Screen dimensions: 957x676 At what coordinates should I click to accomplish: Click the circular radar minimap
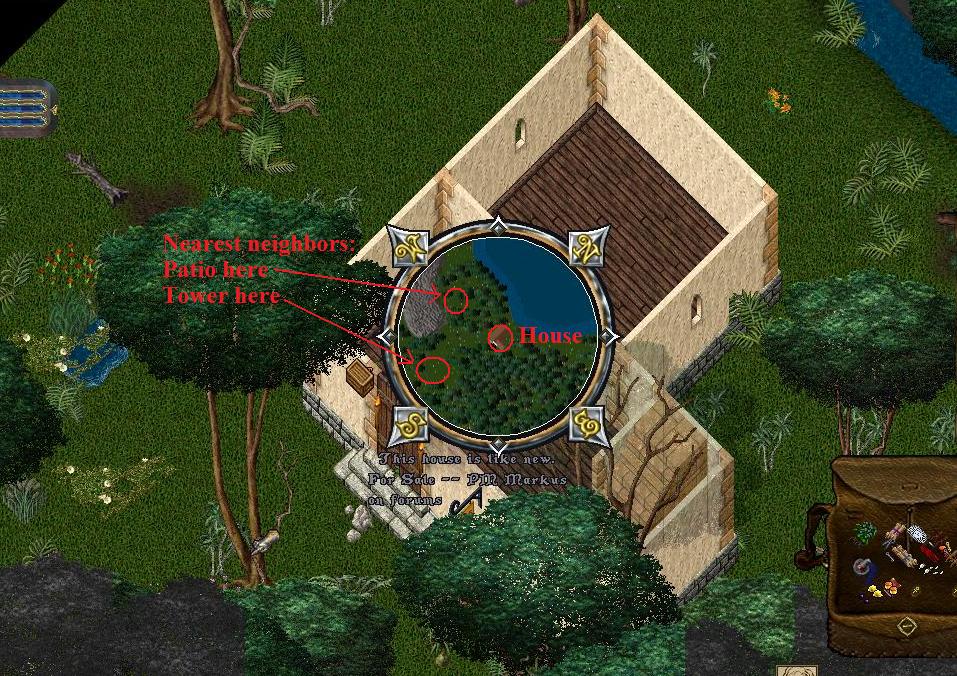(x=498, y=335)
